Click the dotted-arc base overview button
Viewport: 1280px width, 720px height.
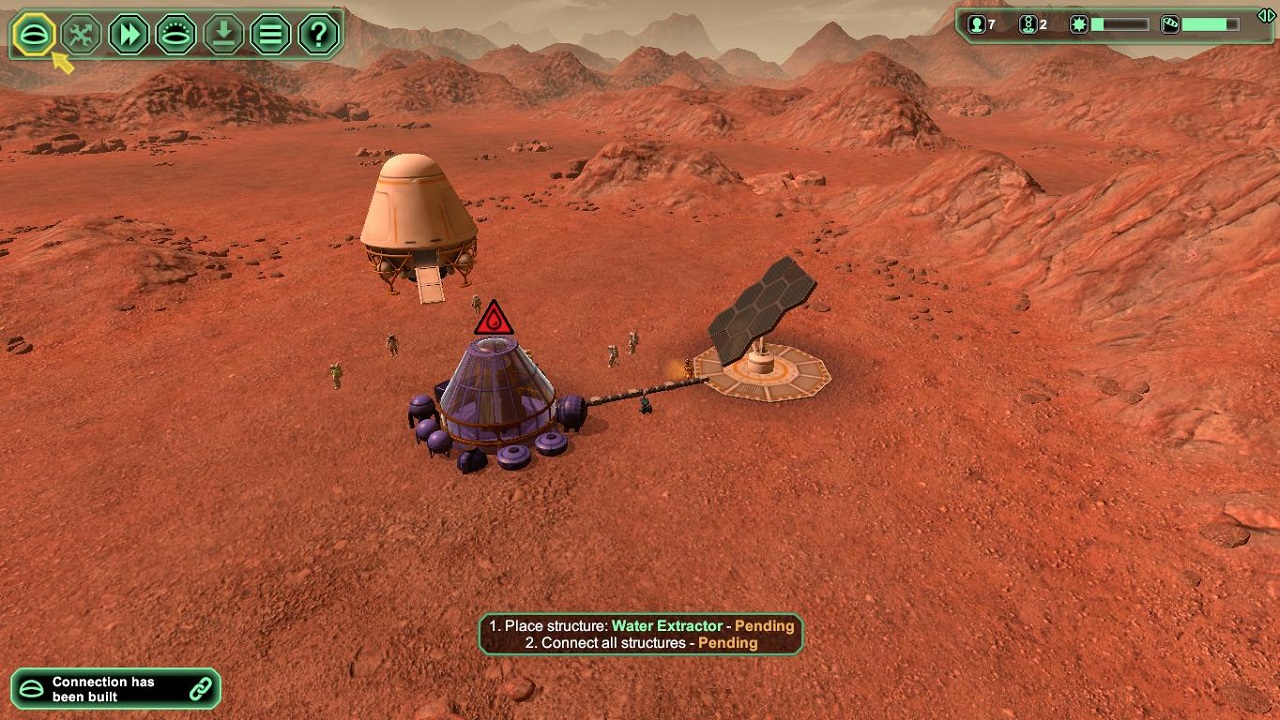tap(176, 35)
